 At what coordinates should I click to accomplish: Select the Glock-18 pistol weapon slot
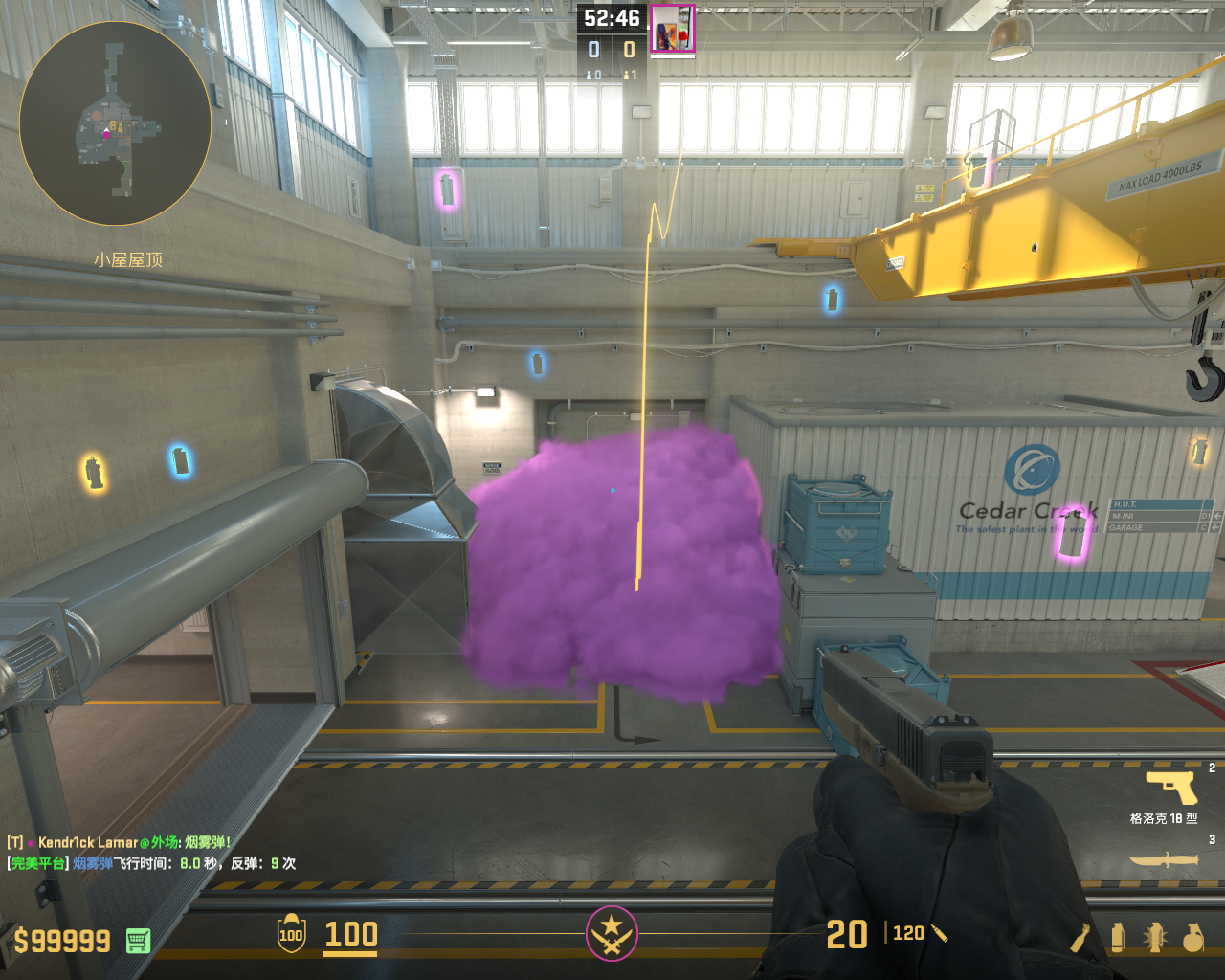pyautogui.click(x=1171, y=789)
